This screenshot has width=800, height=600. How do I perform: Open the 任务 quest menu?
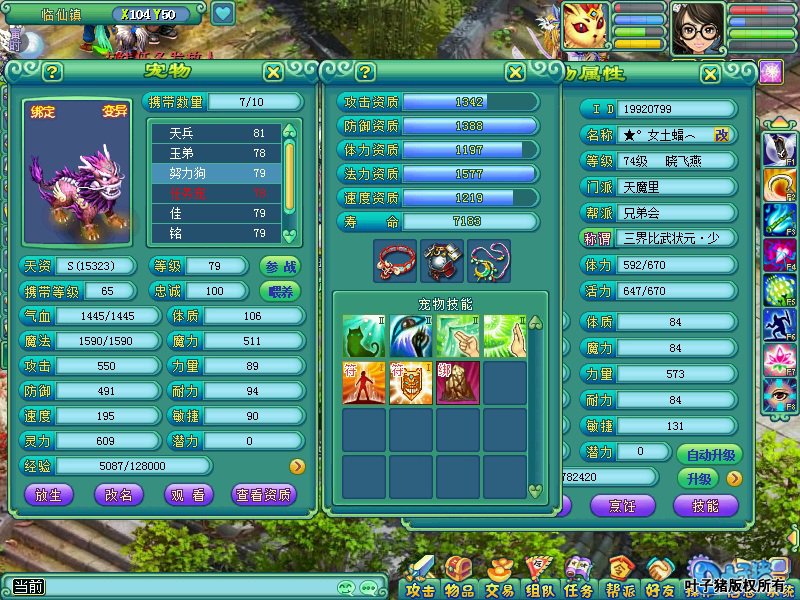pyautogui.click(x=578, y=580)
